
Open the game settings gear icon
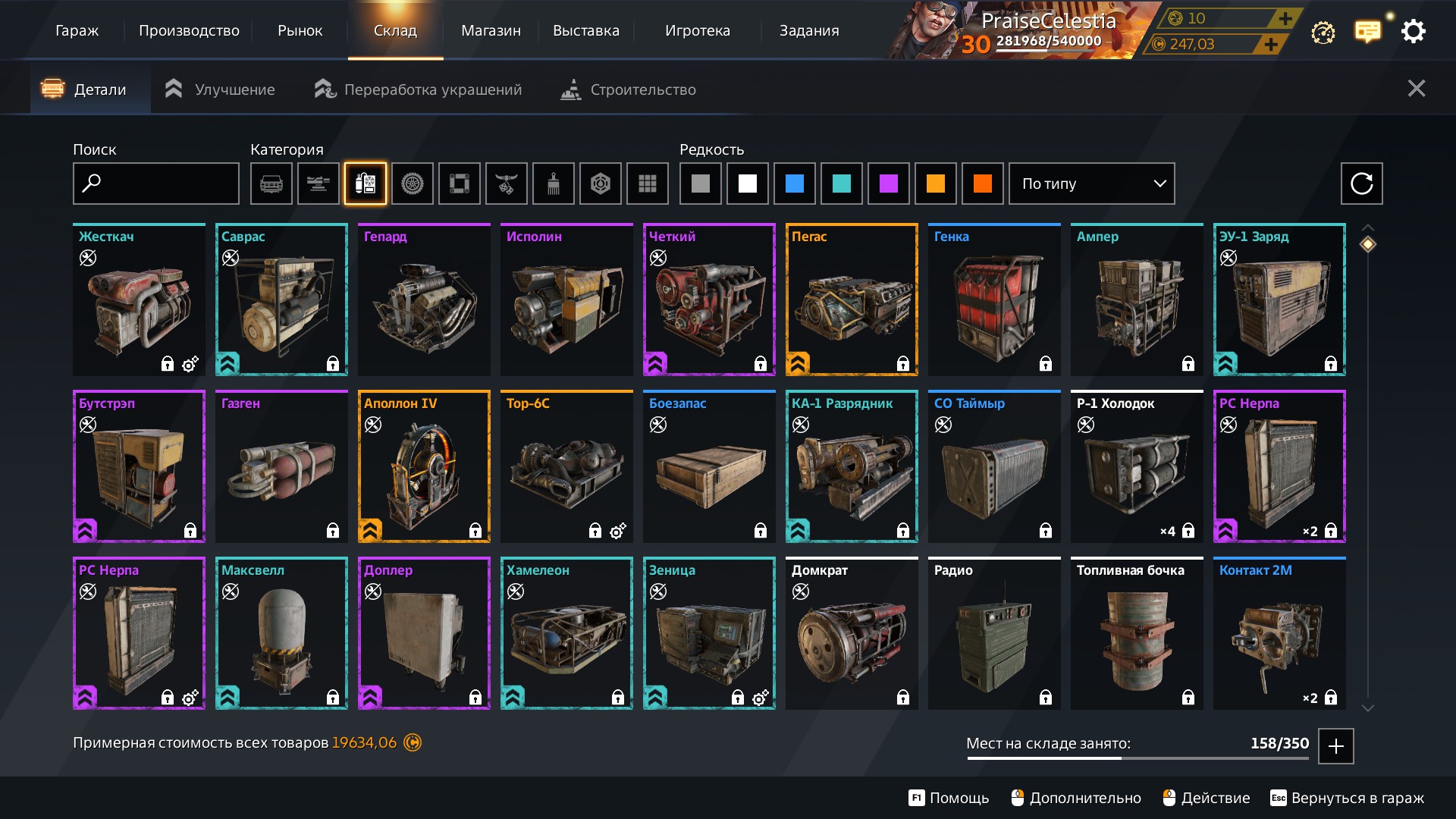(x=1414, y=32)
